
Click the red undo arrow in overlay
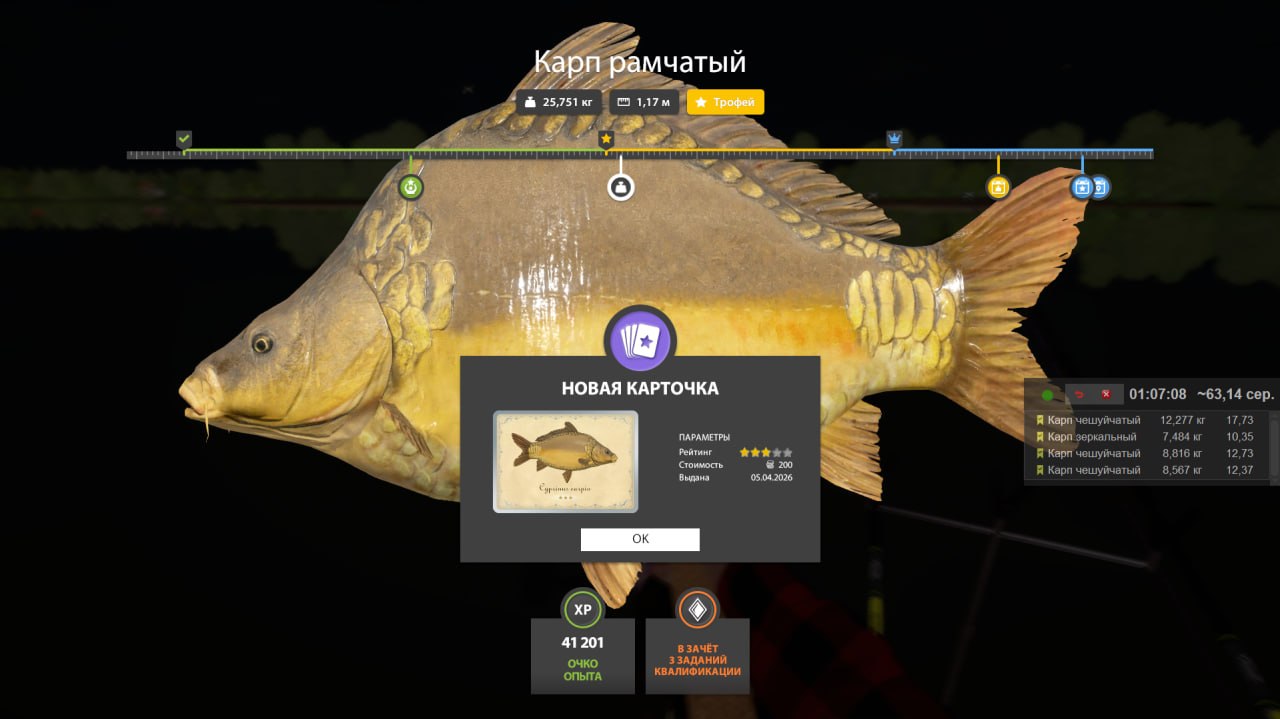click(x=1079, y=395)
